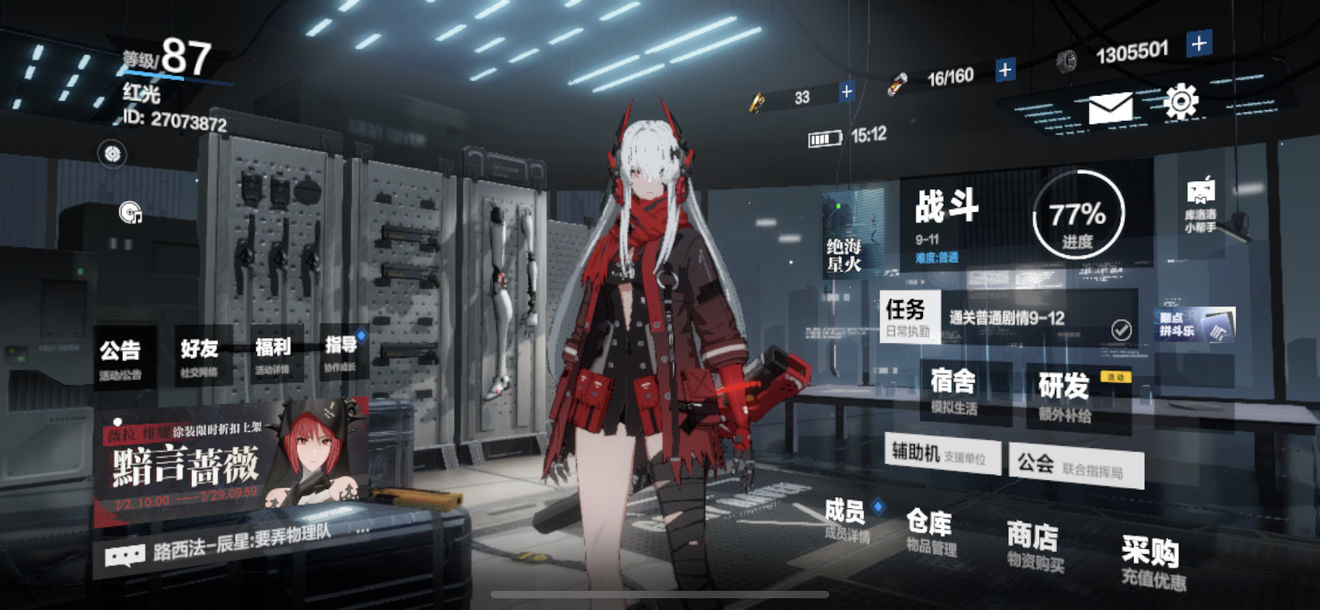The image size is (1320, 610).
Task: Open the 公会 guild menu
Action: pyautogui.click(x=1075, y=465)
